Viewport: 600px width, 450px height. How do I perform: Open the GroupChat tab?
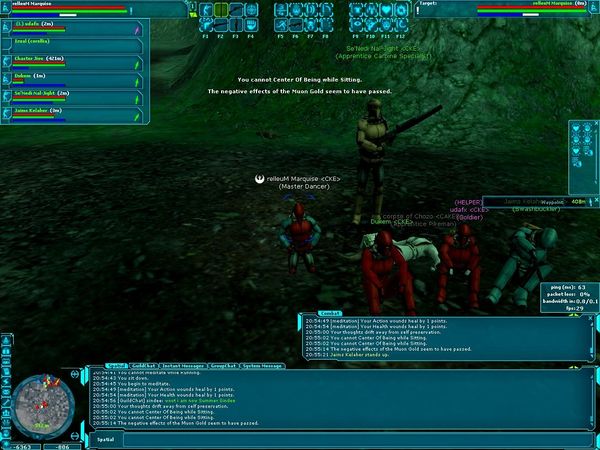(x=223, y=366)
